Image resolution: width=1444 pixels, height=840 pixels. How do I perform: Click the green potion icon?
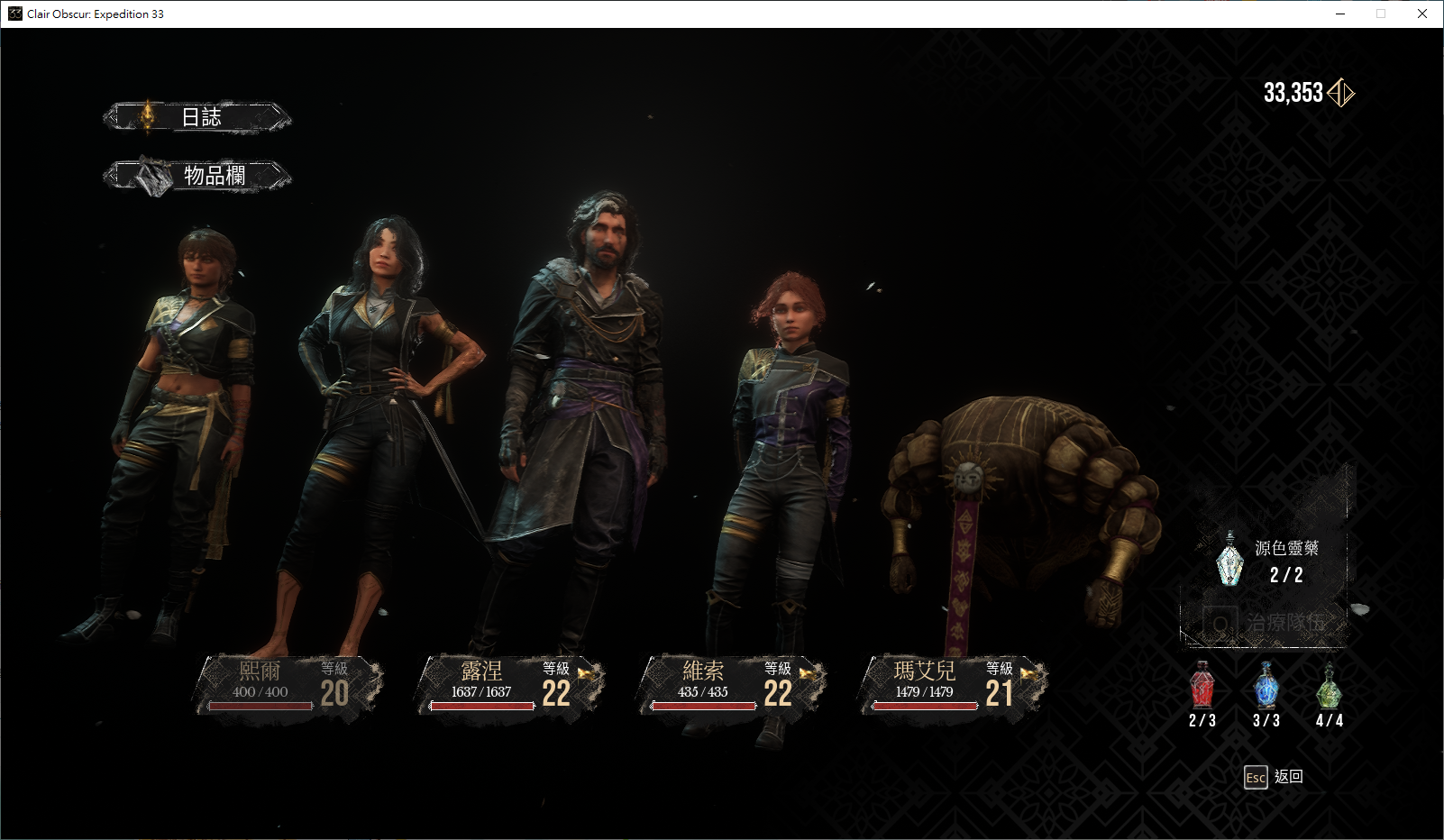coord(1329,687)
